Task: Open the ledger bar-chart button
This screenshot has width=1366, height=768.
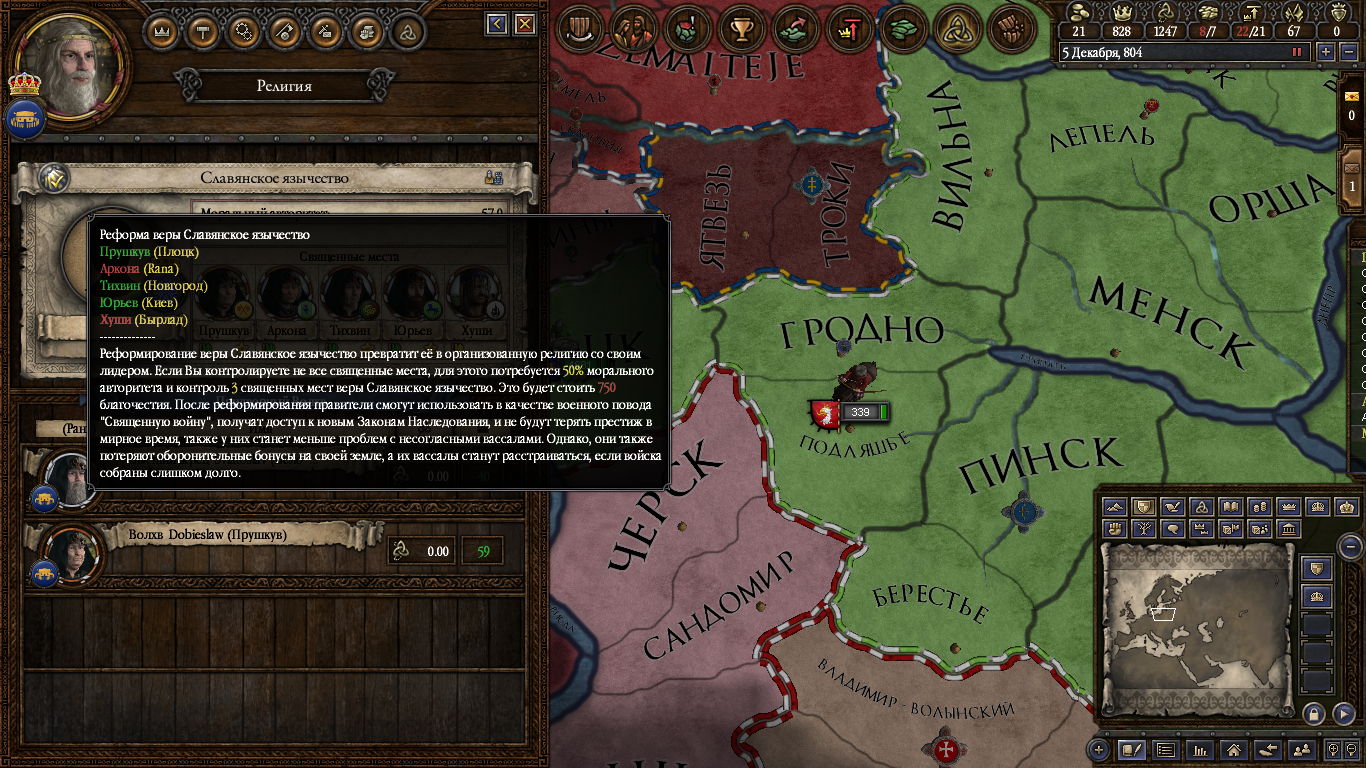Action: pos(1199,749)
